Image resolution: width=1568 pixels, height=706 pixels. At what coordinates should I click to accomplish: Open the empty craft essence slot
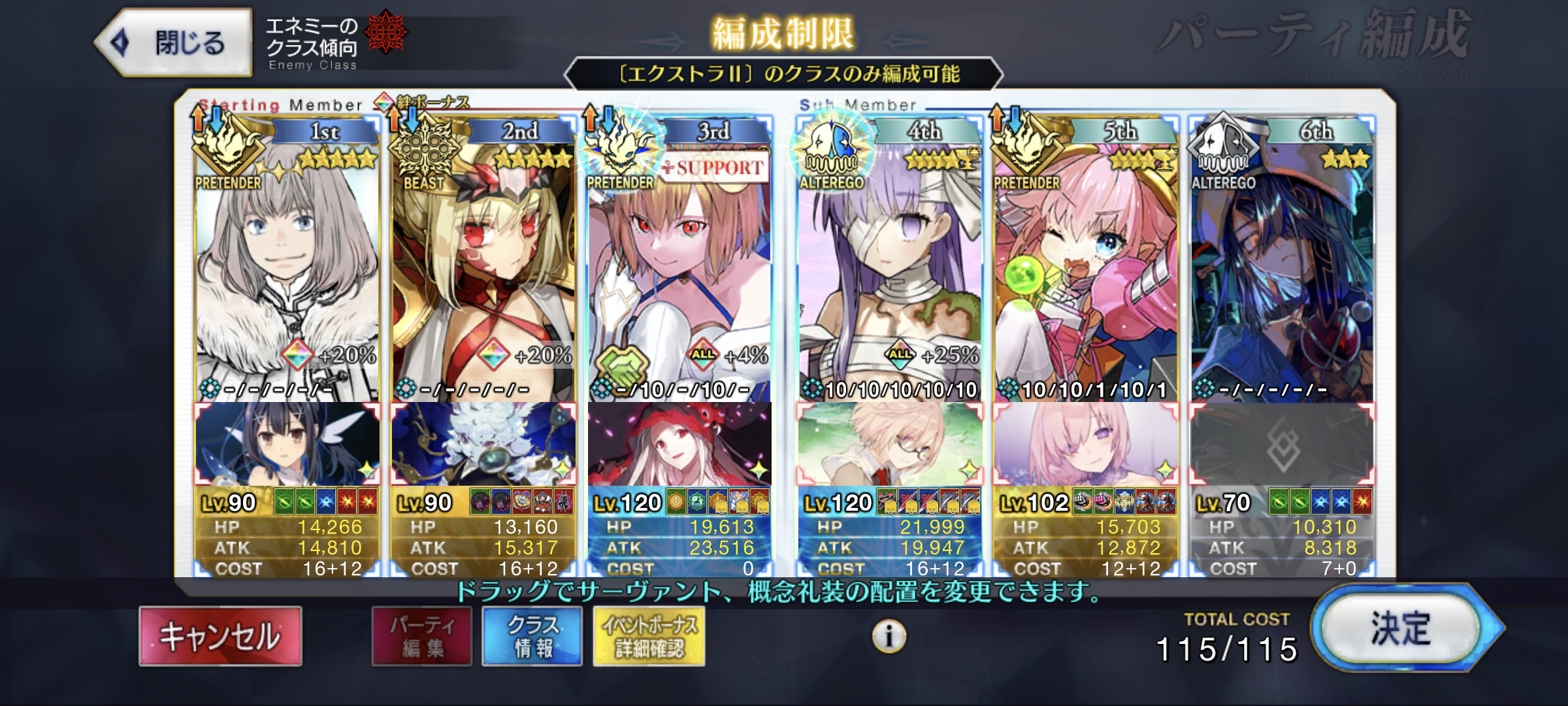point(1282,446)
